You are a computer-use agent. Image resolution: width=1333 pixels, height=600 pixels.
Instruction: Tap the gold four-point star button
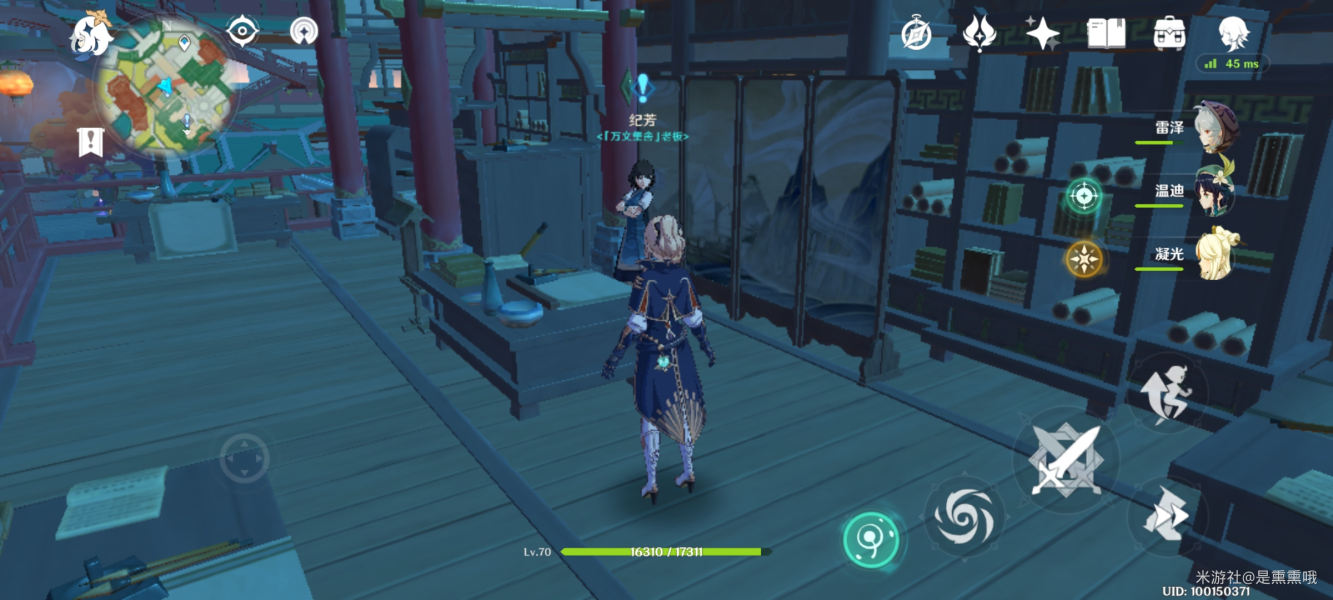pos(1082,258)
